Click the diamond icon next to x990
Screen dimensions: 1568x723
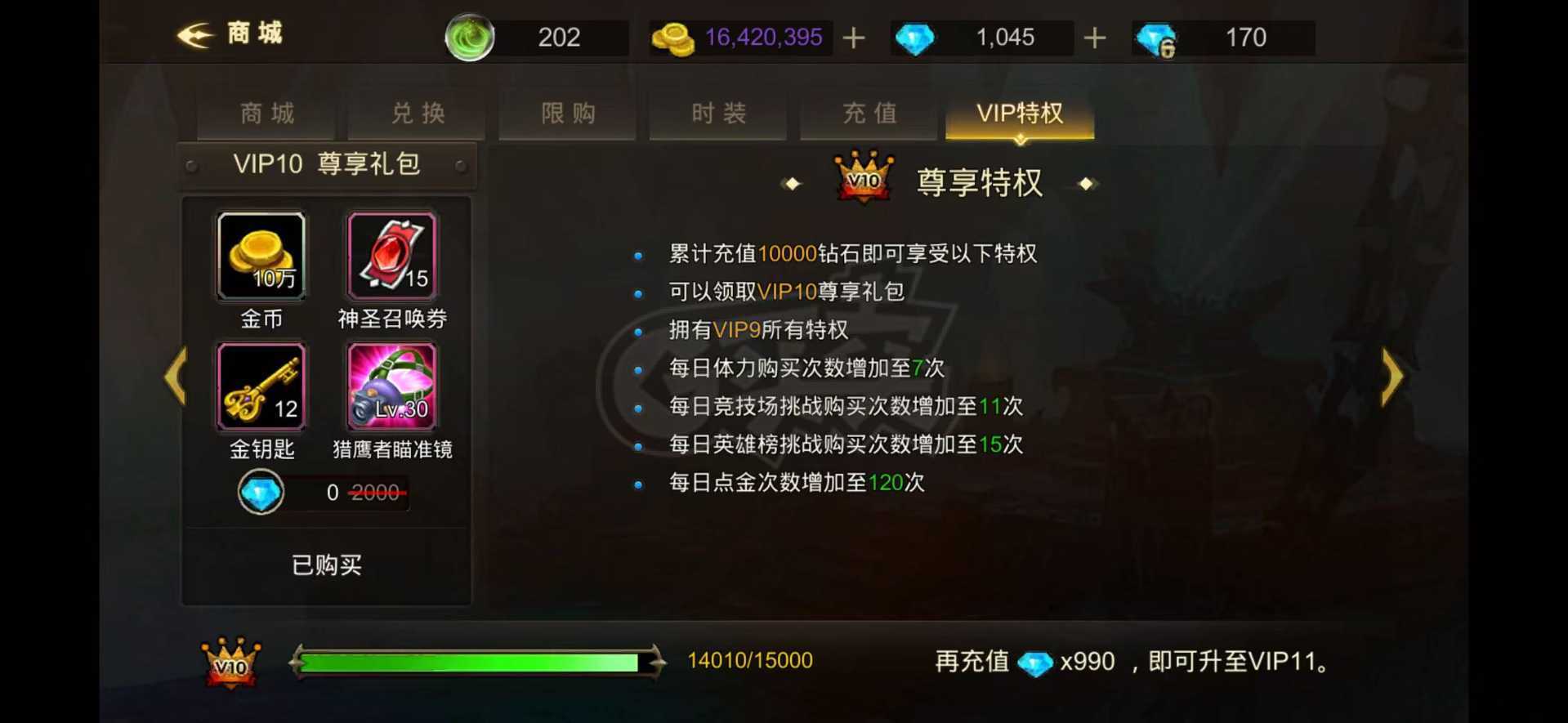pos(1038,663)
